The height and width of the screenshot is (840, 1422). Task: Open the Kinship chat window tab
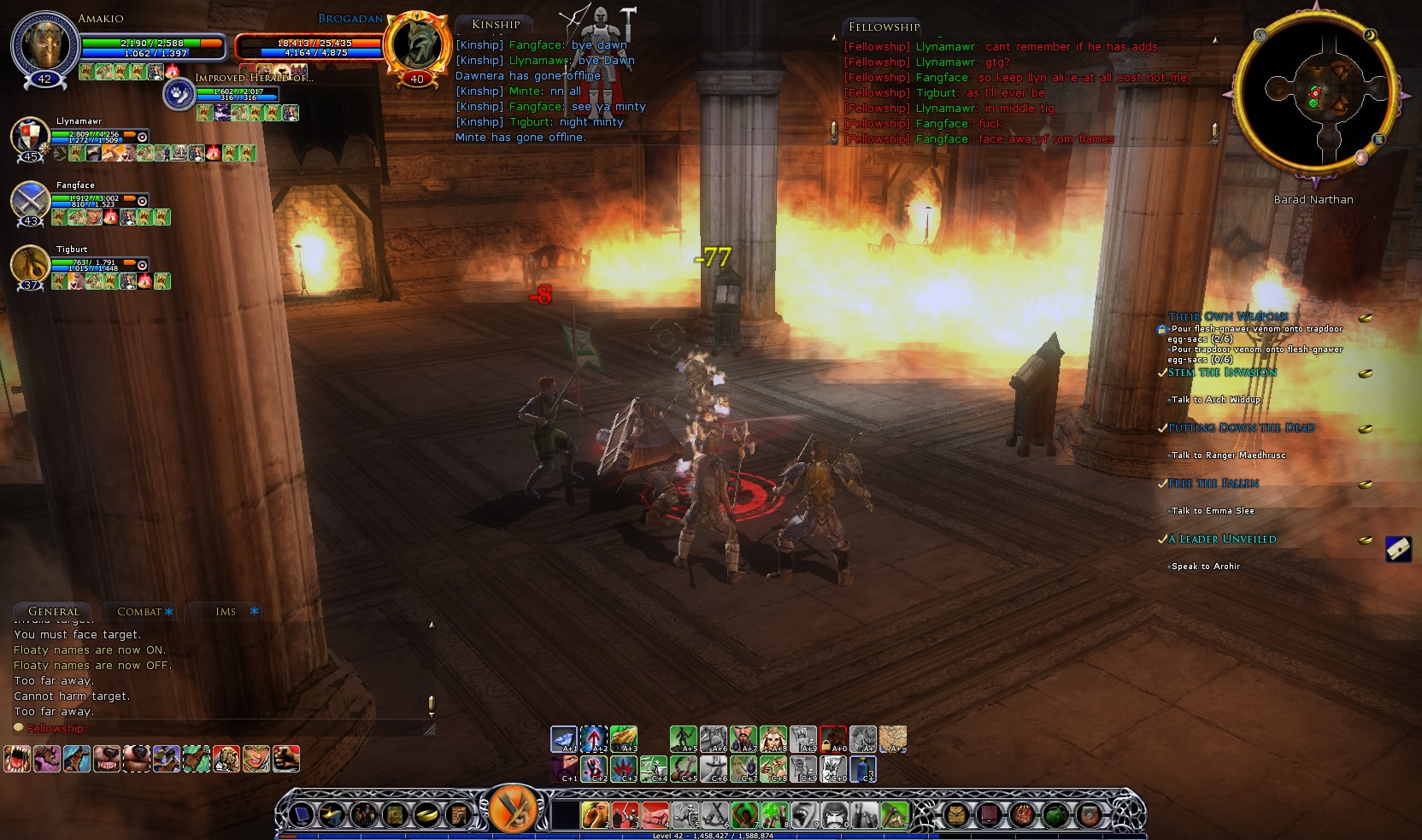pyautogui.click(x=496, y=25)
